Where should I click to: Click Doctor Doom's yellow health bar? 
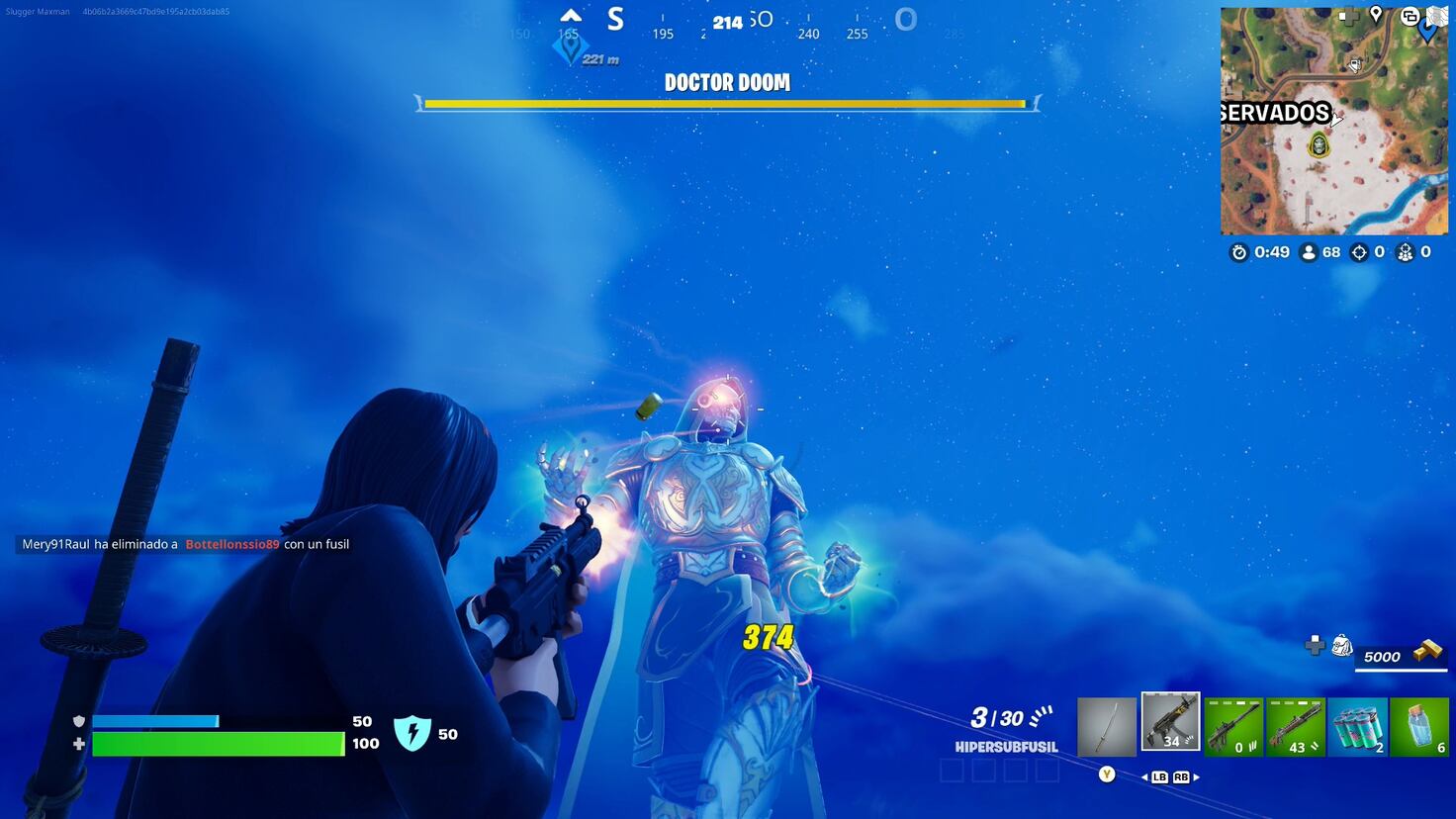[x=725, y=103]
